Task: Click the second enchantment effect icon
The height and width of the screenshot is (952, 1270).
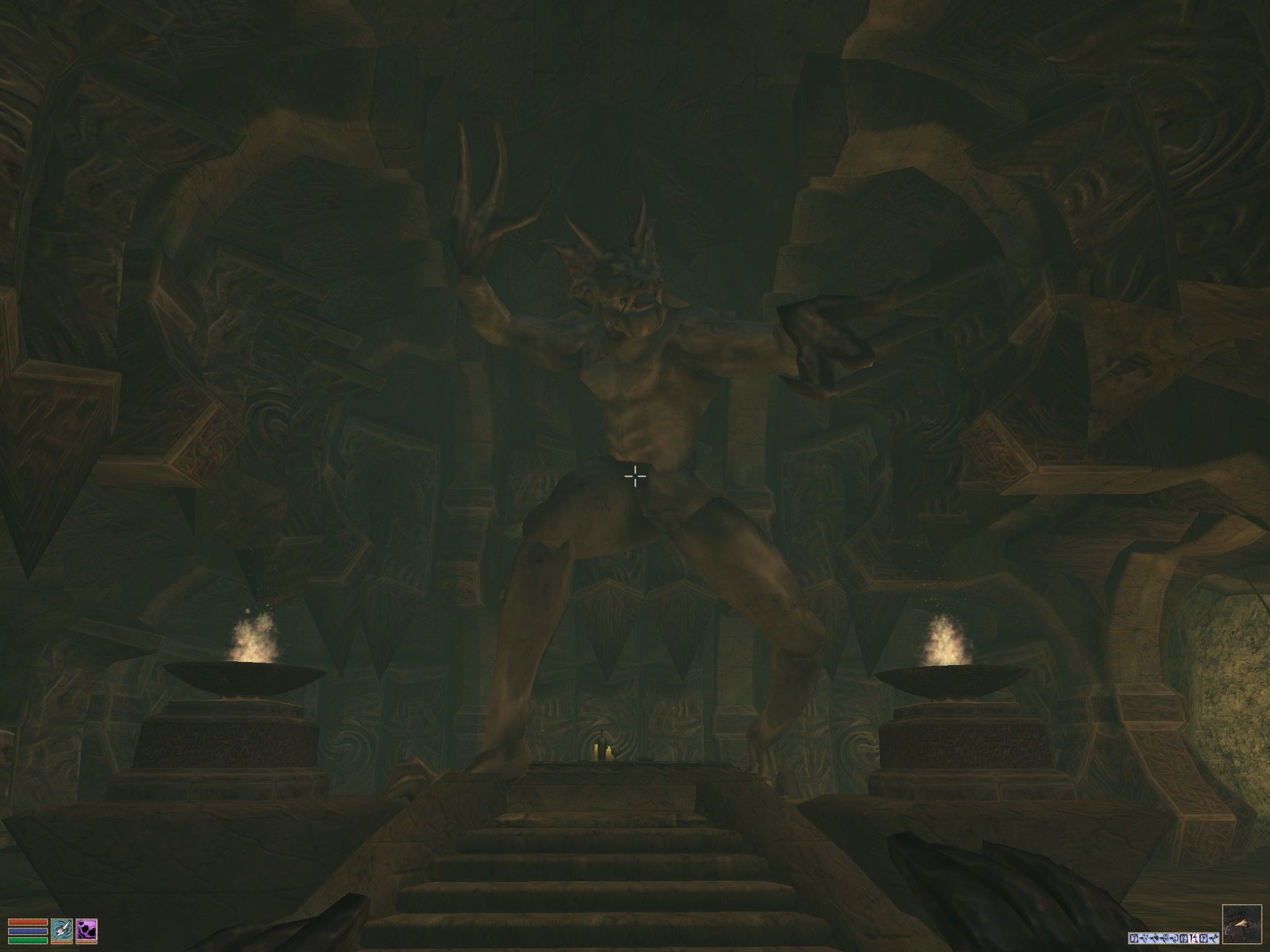Action: tap(1145, 937)
